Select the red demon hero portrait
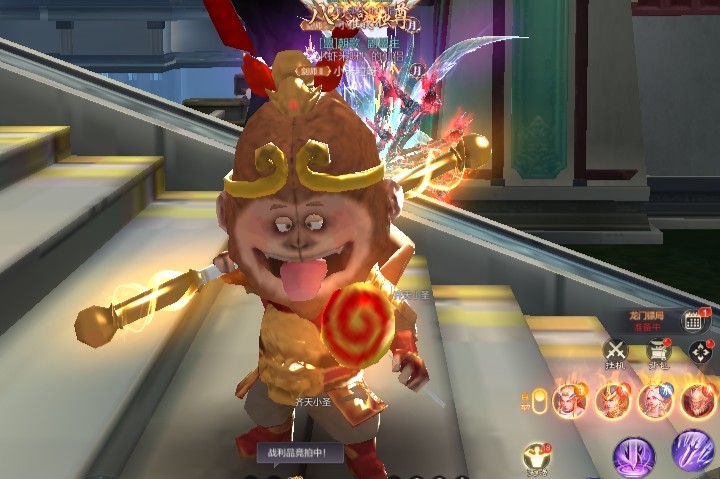Image resolution: width=720 pixels, height=479 pixels. [697, 401]
